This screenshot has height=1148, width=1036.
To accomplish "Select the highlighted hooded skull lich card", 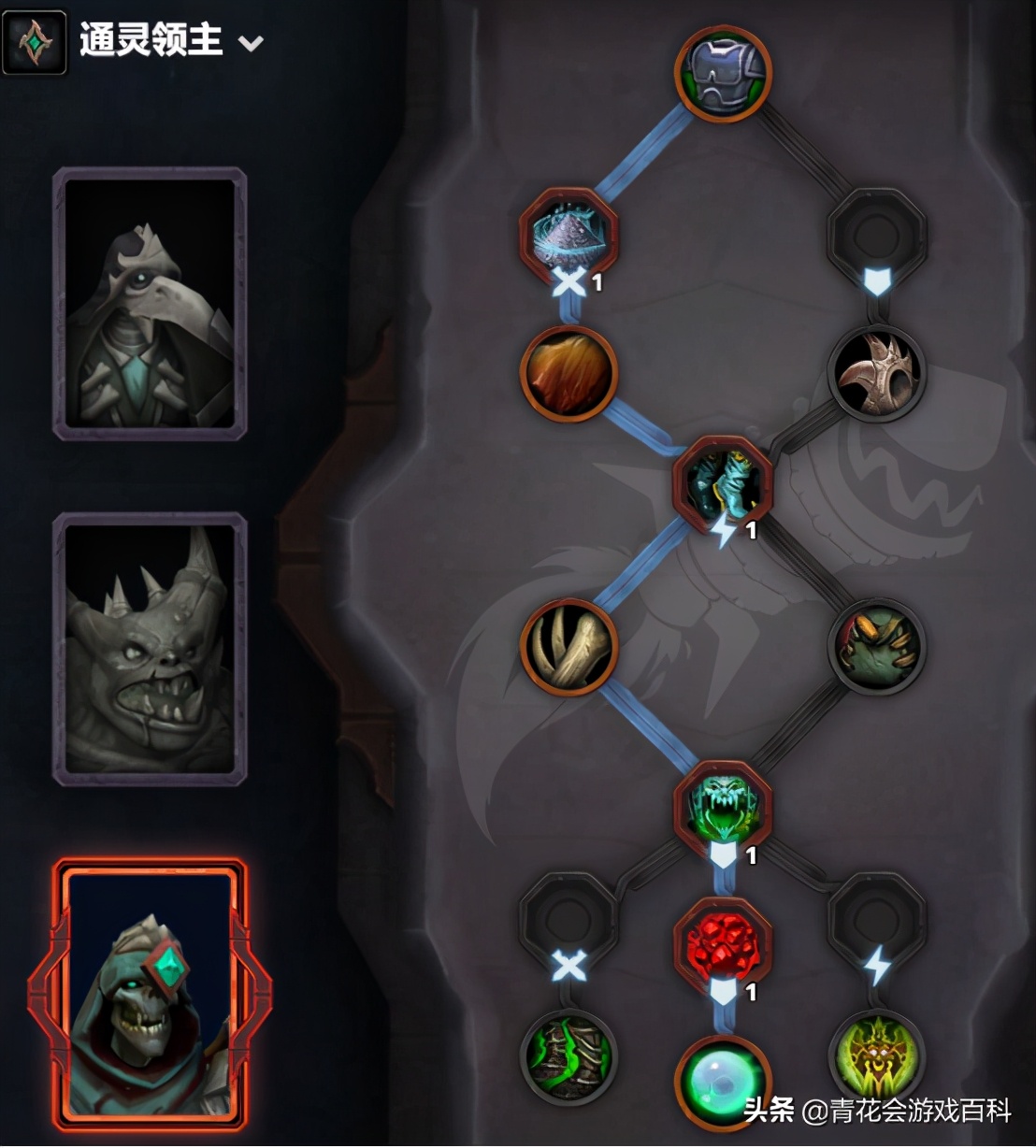I will (150, 995).
